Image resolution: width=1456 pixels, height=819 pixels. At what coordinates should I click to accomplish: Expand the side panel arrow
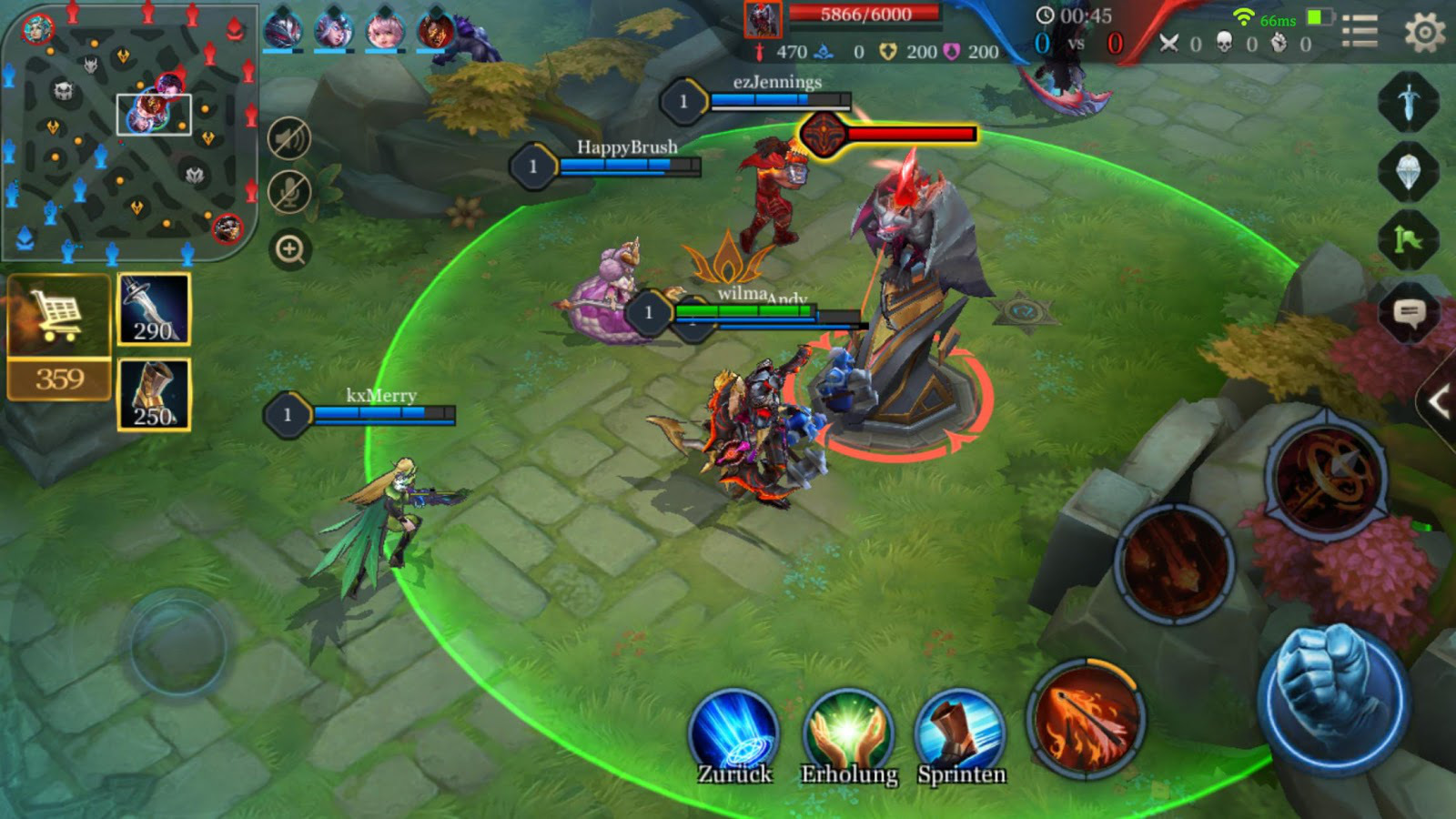1439,402
